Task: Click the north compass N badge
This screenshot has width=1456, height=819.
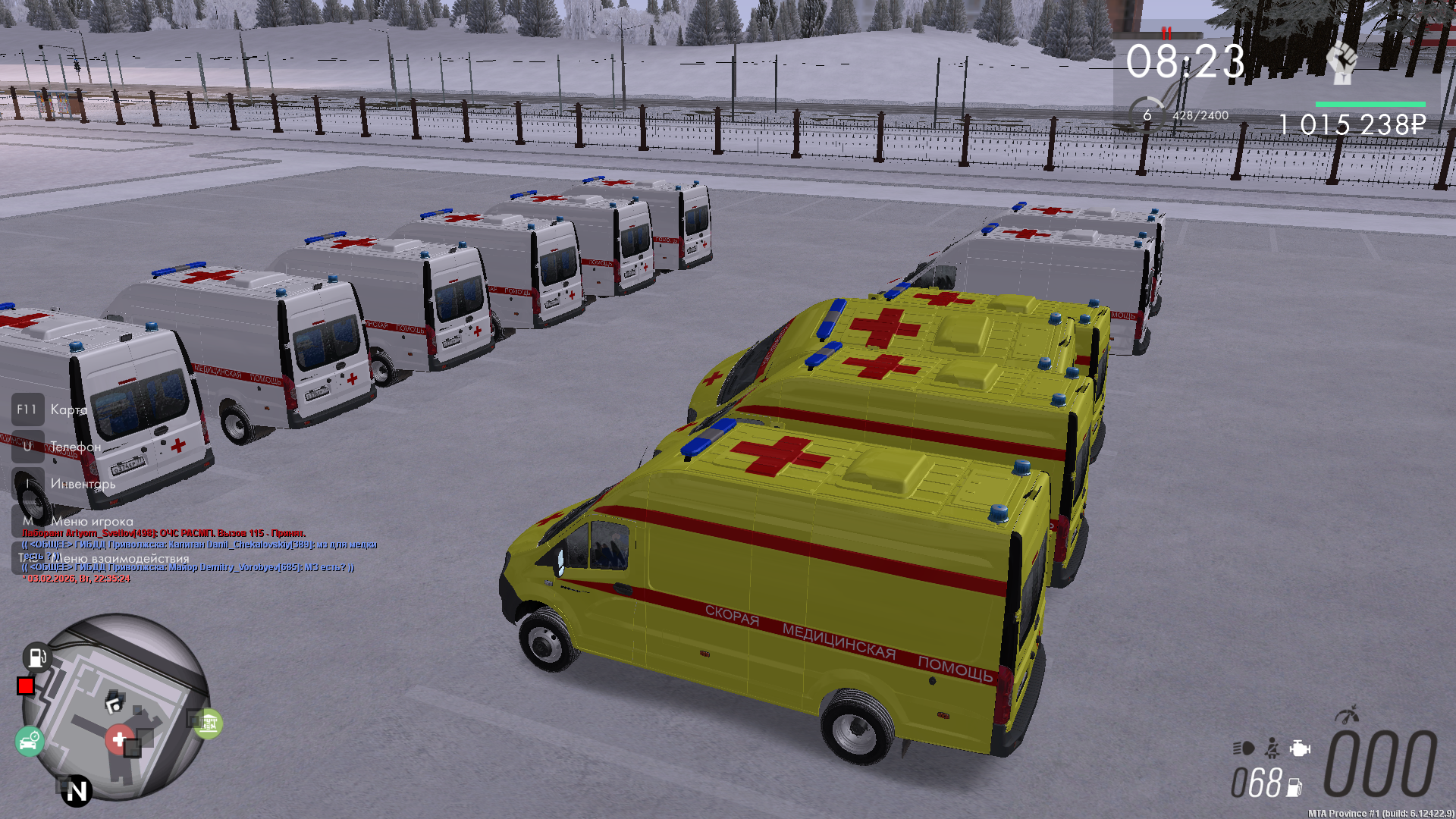Action: [x=77, y=791]
